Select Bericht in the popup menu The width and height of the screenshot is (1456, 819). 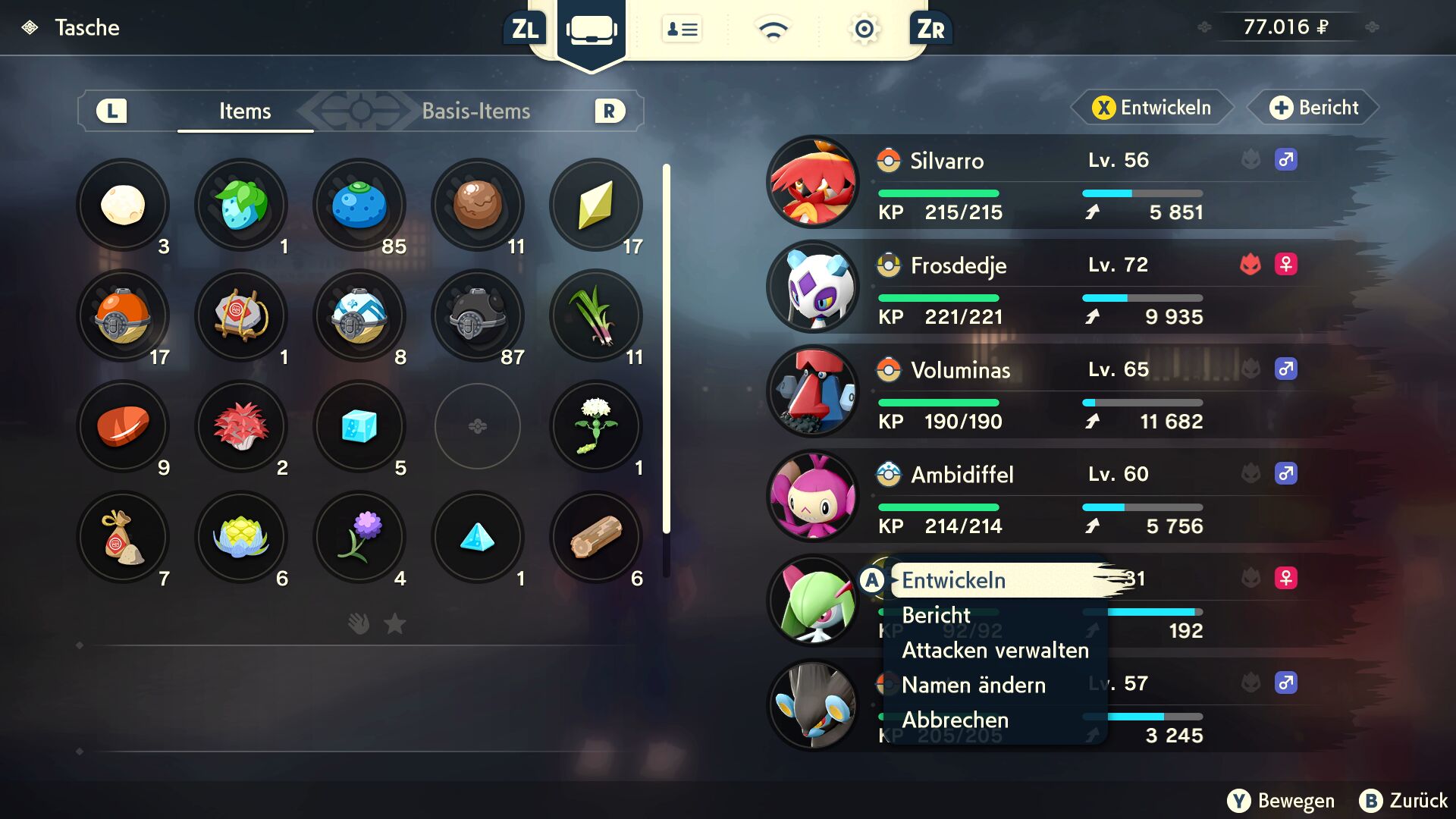[936, 615]
